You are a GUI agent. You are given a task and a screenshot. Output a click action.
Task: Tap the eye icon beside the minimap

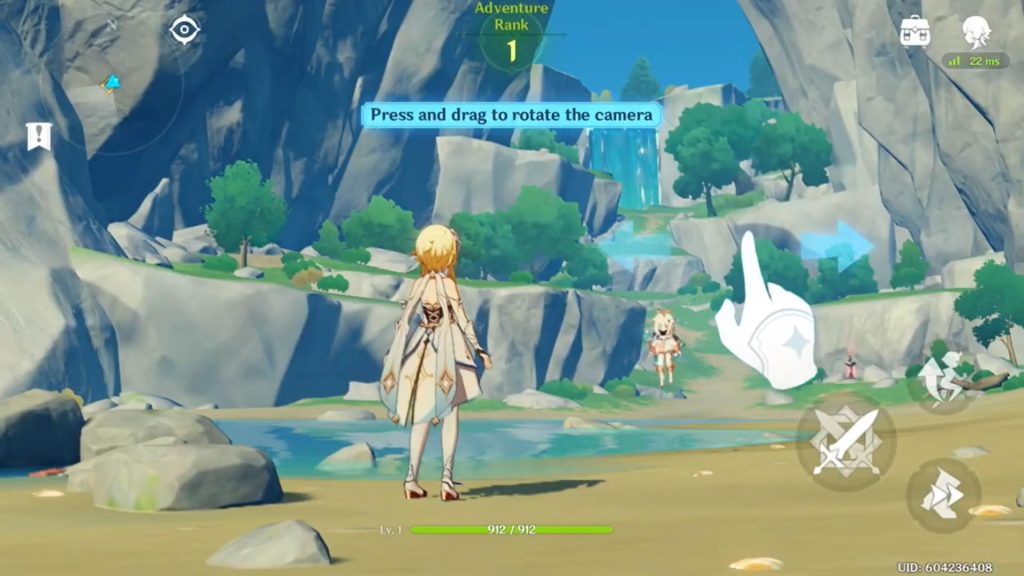pos(185,30)
